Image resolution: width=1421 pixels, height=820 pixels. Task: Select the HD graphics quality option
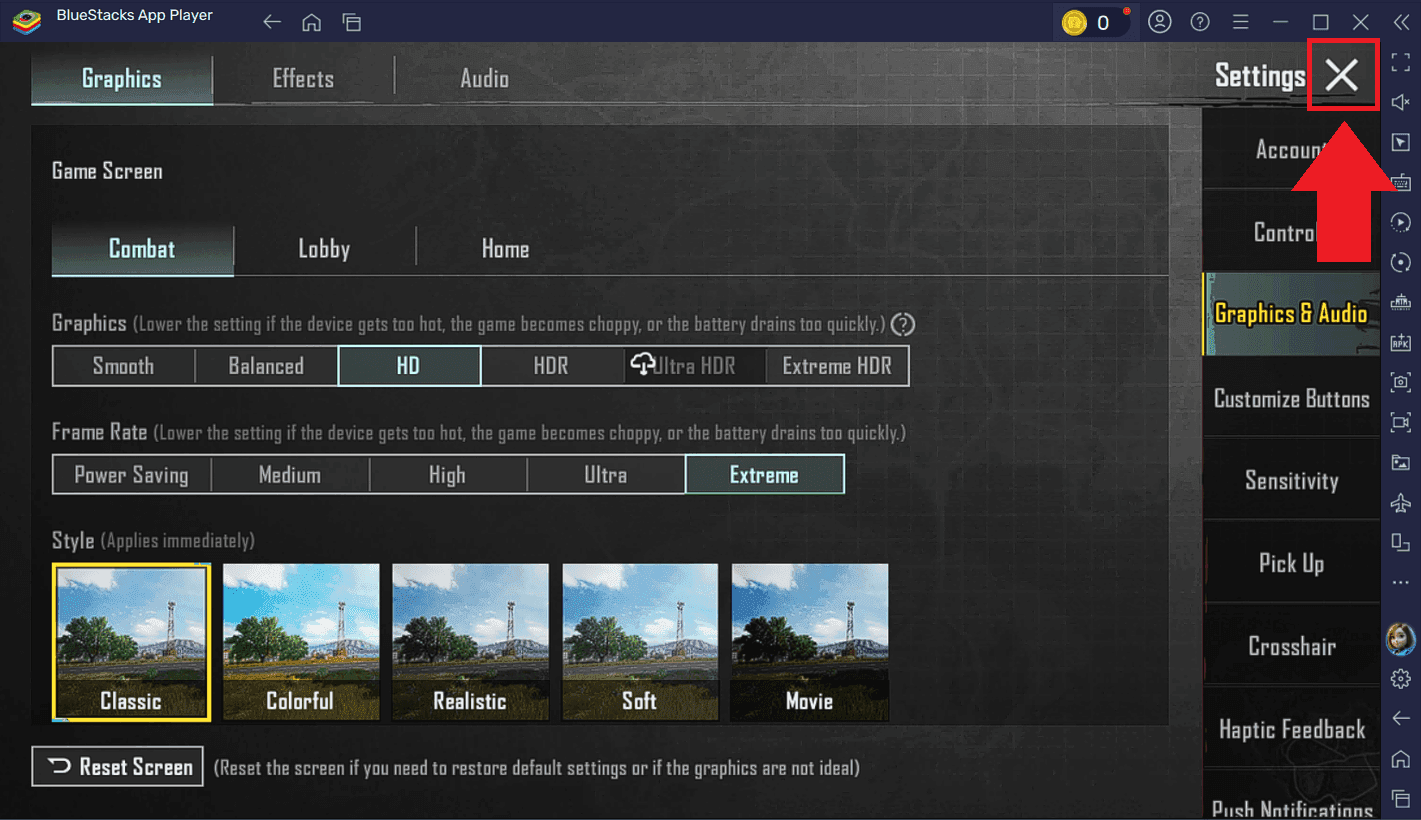pyautogui.click(x=409, y=365)
